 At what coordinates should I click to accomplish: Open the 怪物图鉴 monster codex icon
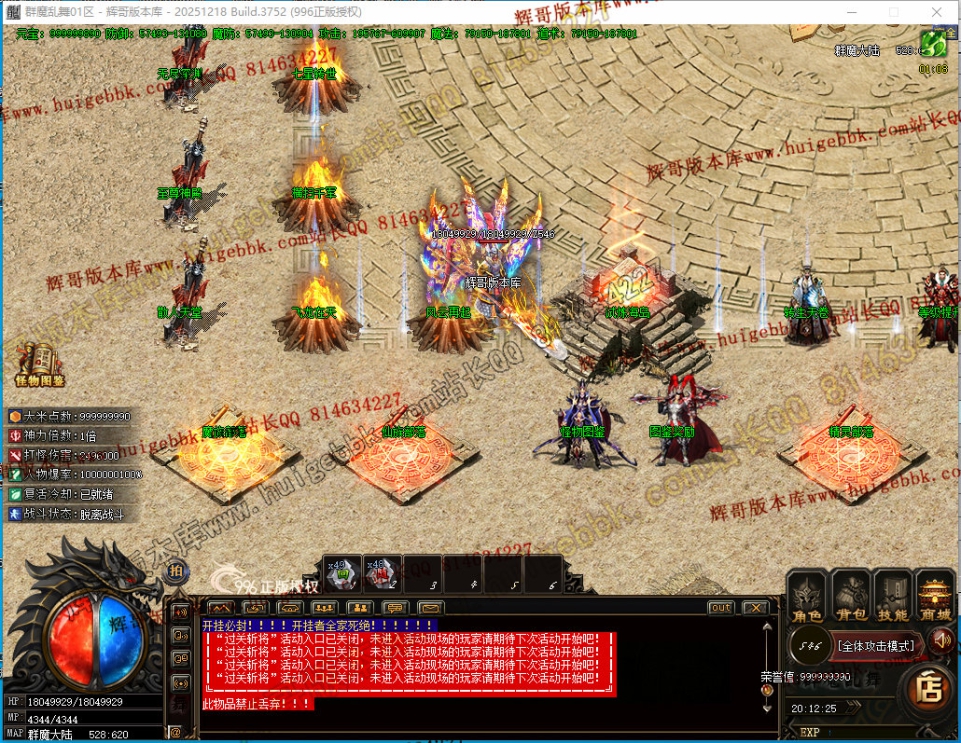(x=40, y=364)
